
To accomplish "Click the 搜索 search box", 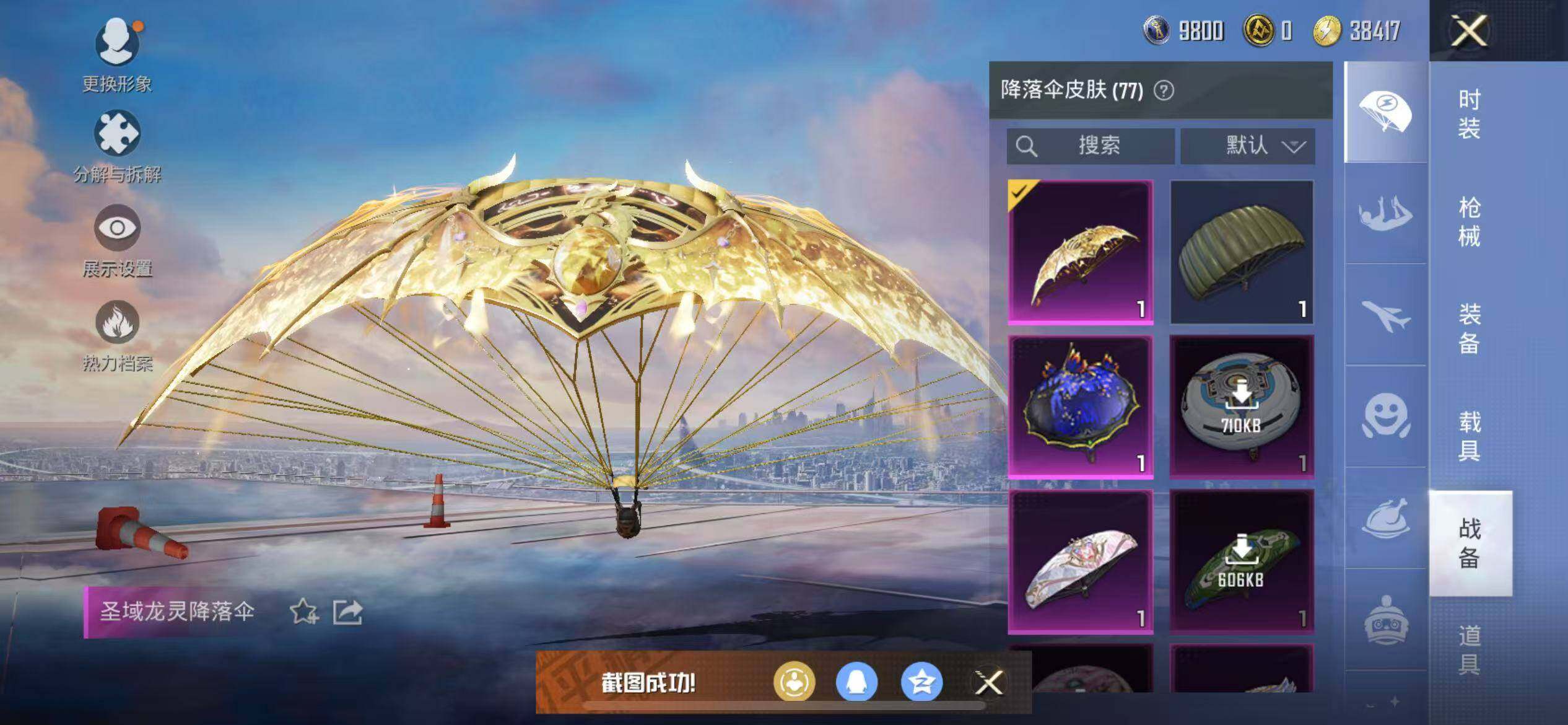I will pyautogui.click(x=1091, y=146).
